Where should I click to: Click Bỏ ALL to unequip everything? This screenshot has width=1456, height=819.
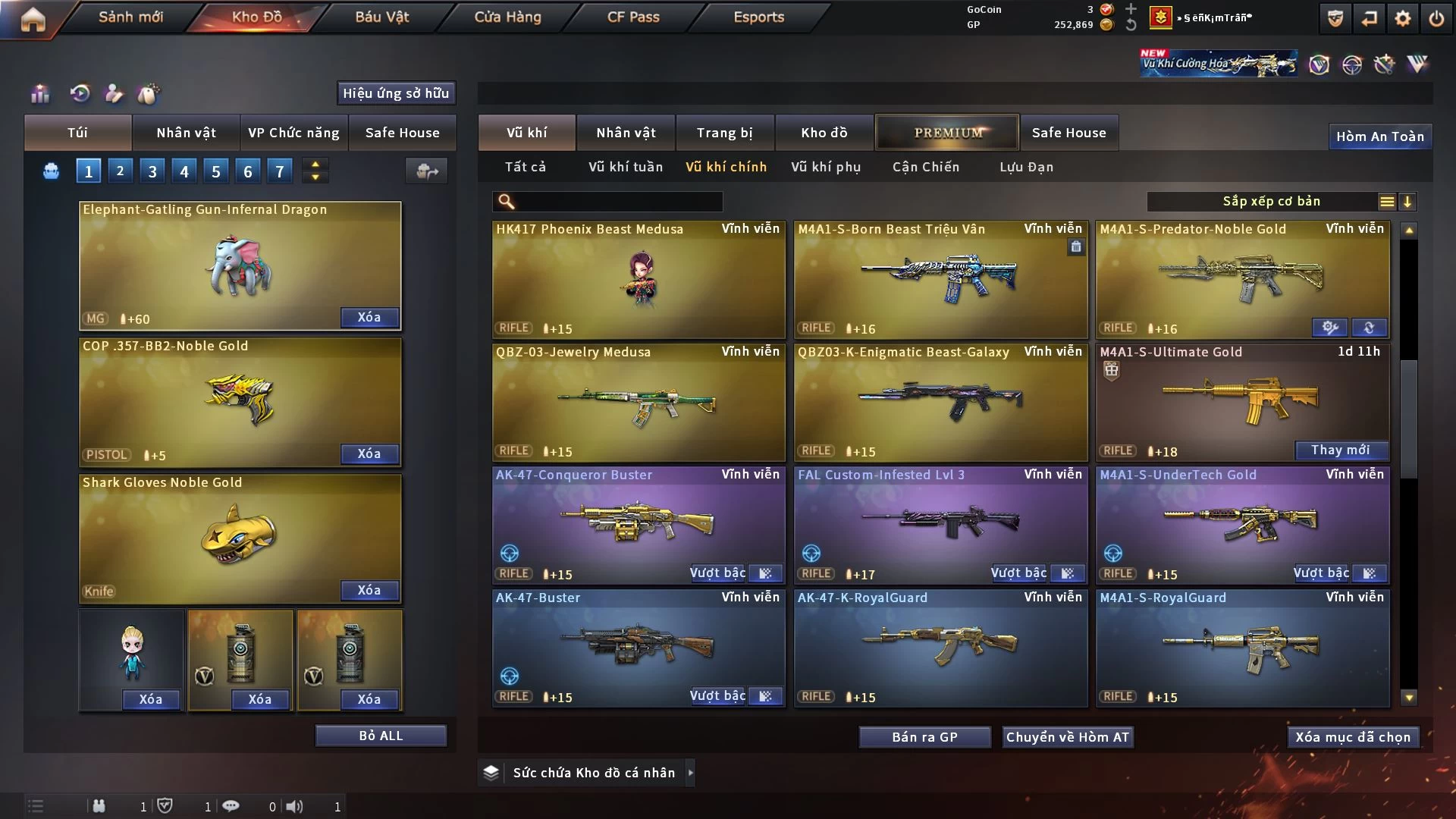[x=381, y=736]
